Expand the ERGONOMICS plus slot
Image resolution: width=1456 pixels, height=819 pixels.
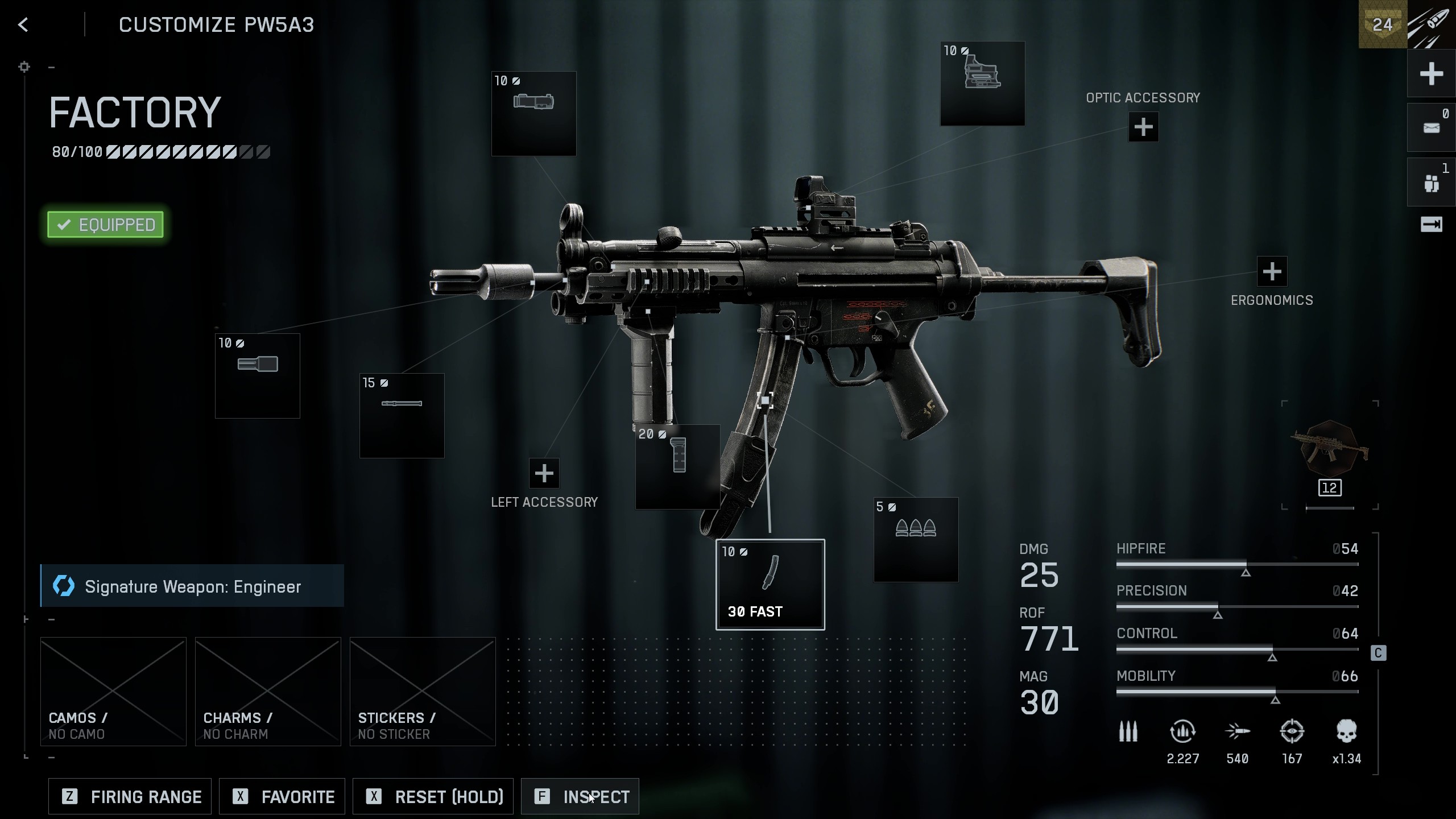(1272, 272)
